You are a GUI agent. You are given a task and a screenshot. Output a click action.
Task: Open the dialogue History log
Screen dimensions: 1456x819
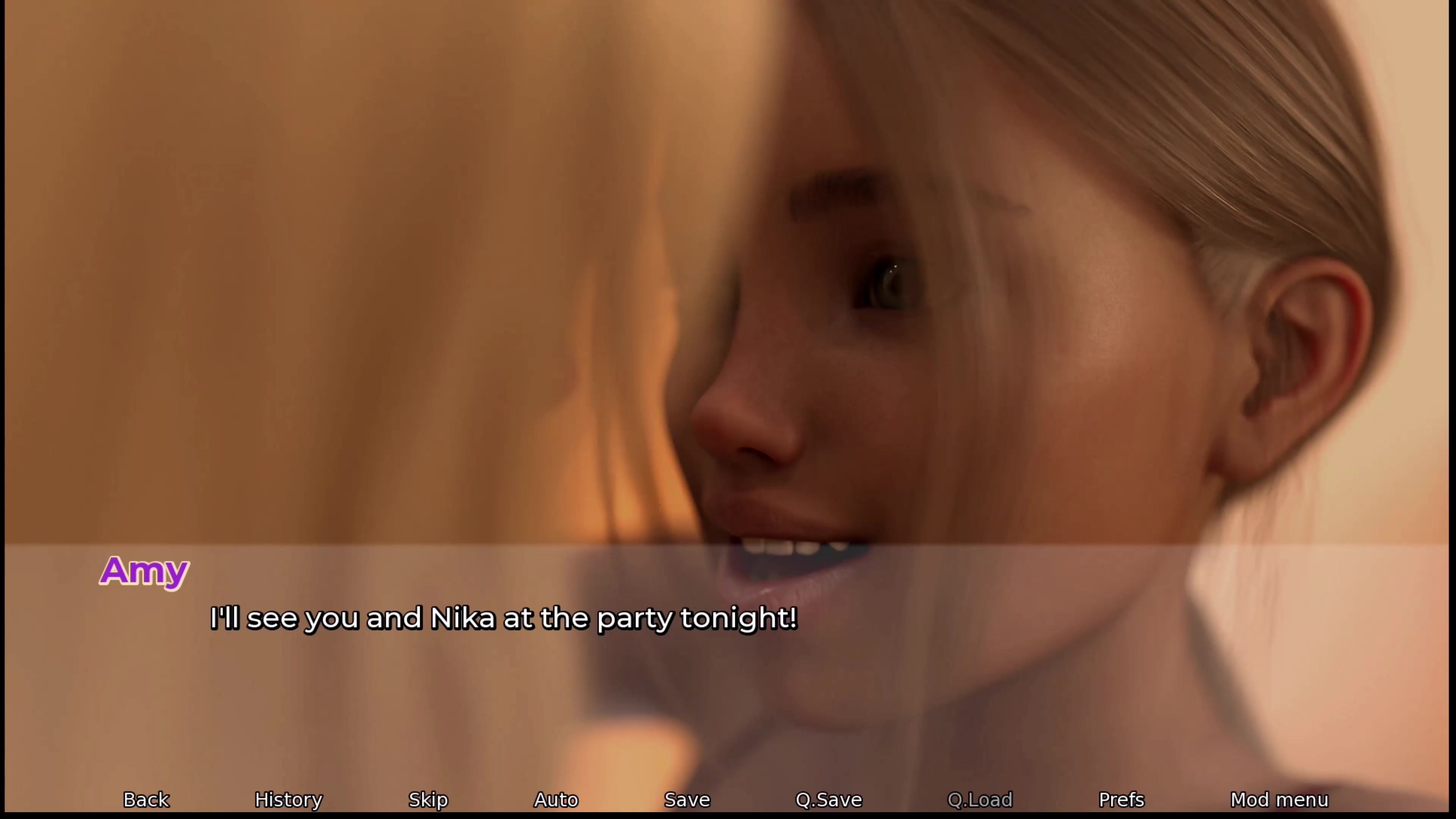288,800
